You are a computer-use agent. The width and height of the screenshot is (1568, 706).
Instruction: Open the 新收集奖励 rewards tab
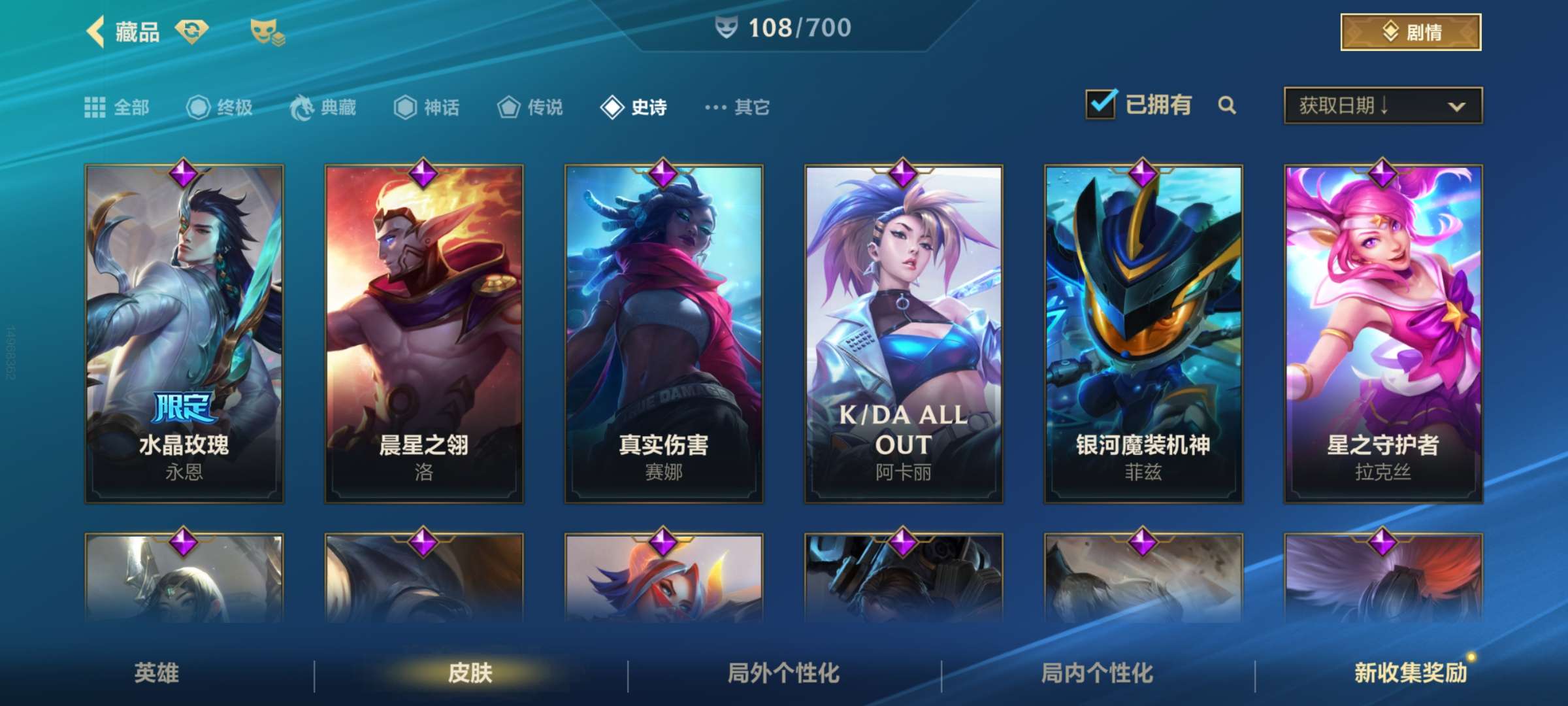point(1411,673)
